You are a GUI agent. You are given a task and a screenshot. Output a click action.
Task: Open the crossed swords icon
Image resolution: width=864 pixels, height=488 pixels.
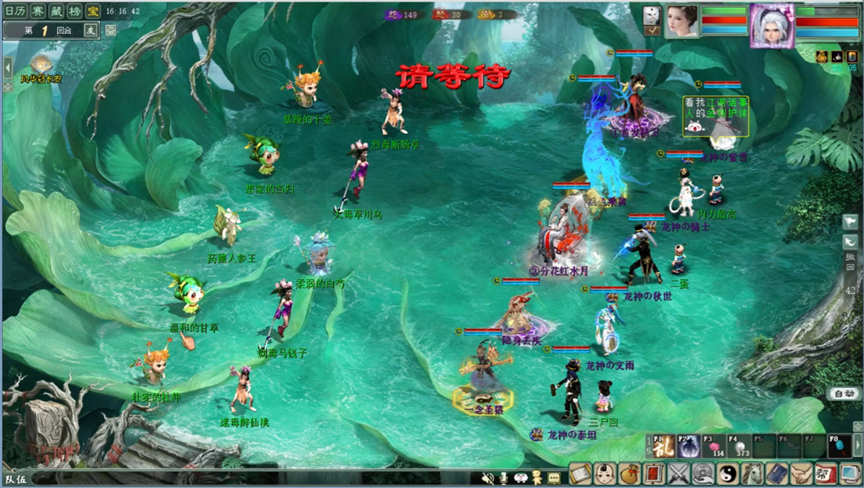[679, 474]
